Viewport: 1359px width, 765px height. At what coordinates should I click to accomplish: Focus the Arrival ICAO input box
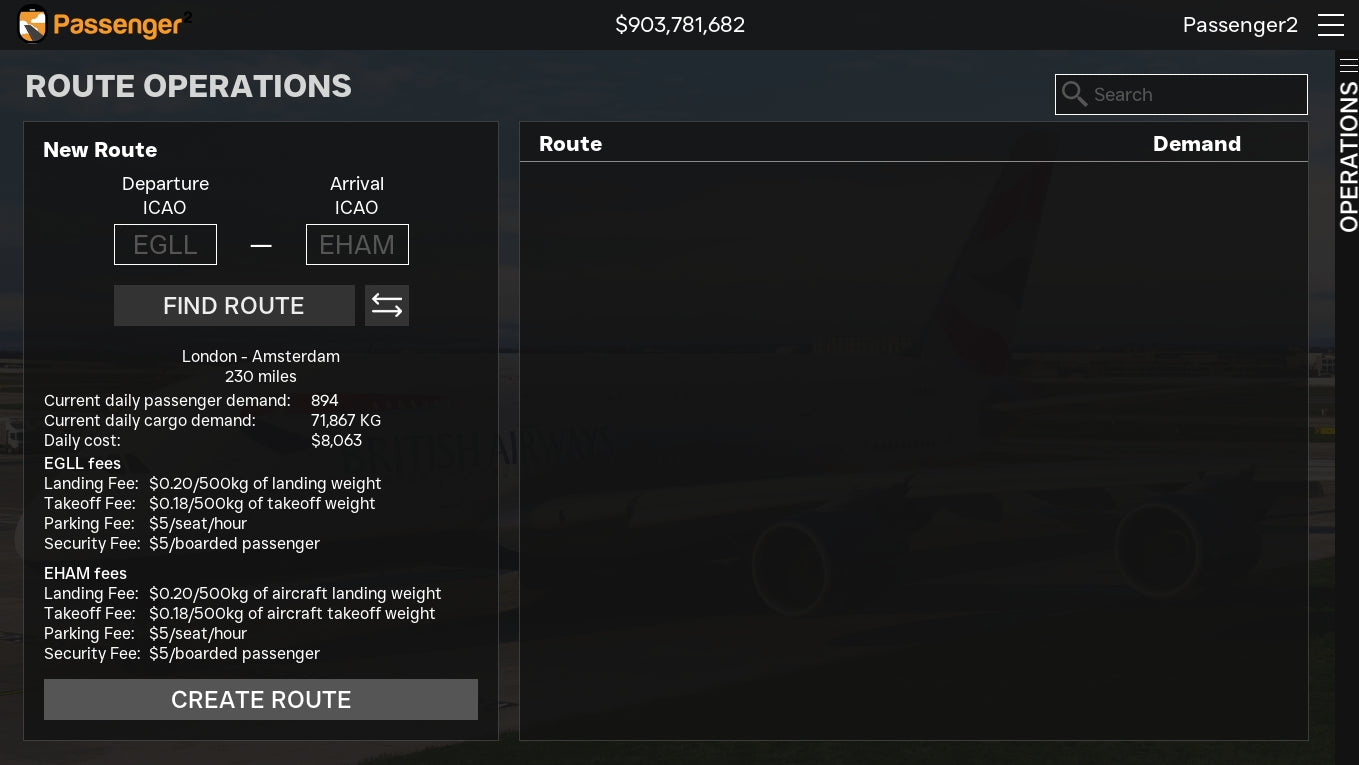coord(357,245)
